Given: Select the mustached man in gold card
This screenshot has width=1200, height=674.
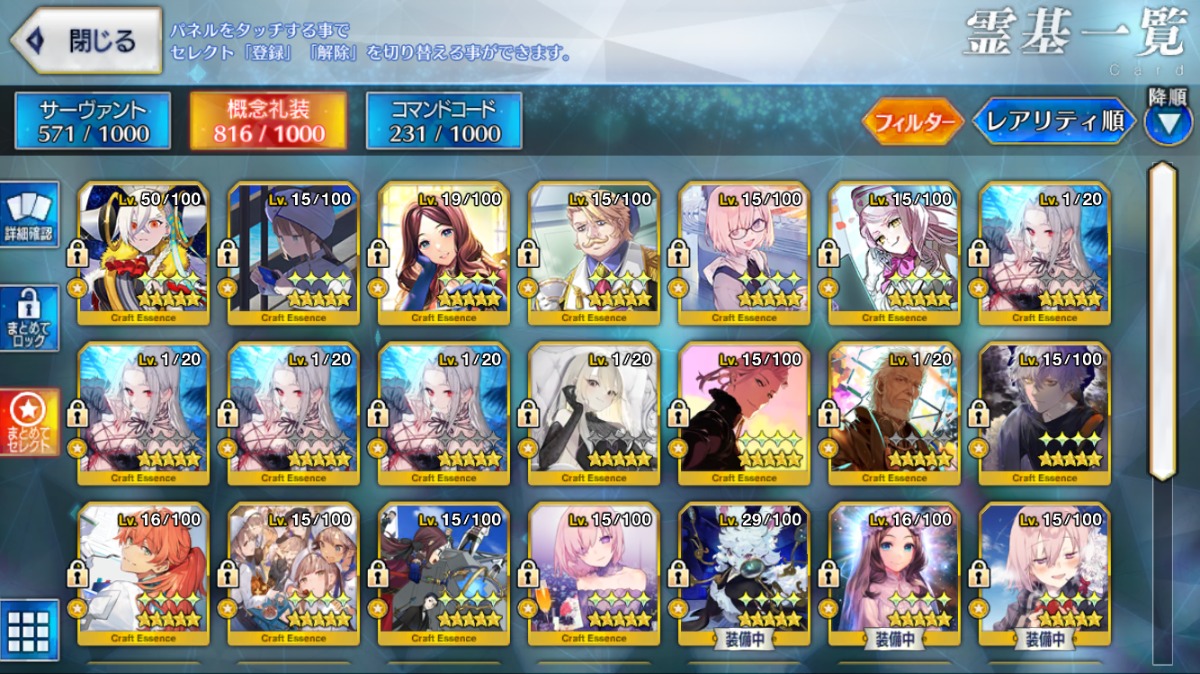Looking at the screenshot, I should [x=593, y=254].
